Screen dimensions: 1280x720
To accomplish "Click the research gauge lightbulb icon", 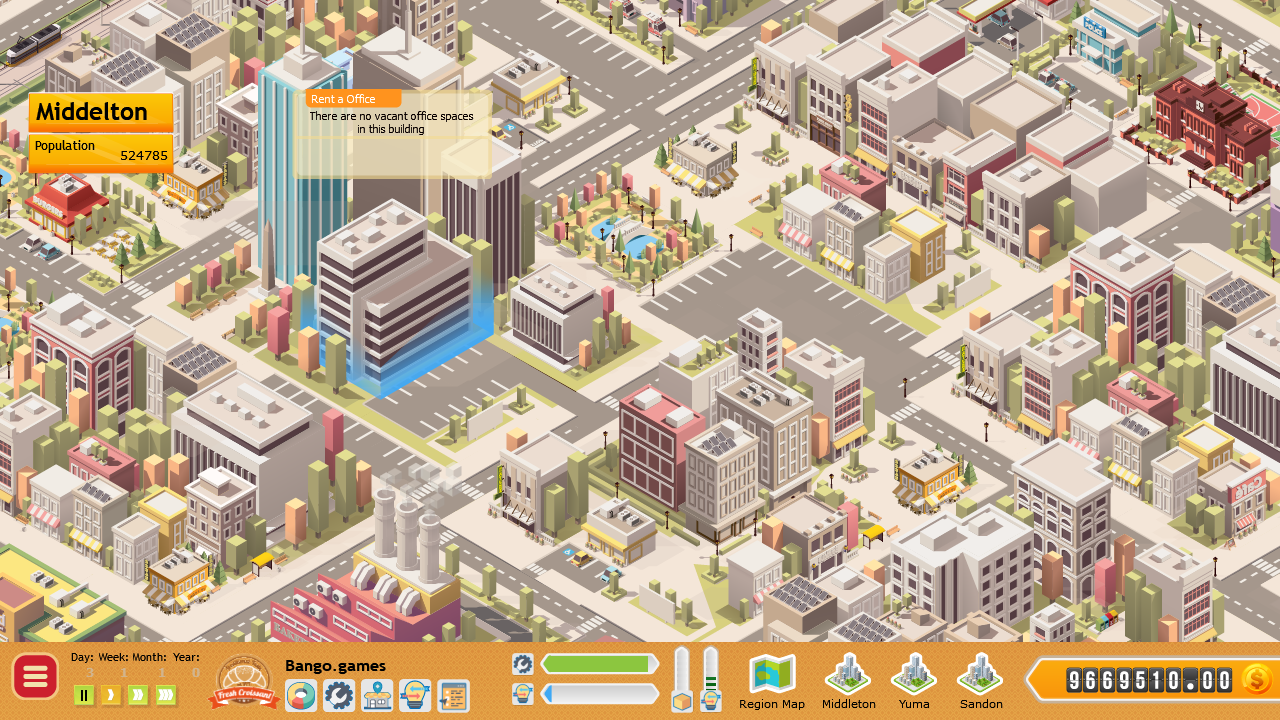I will click(x=712, y=700).
